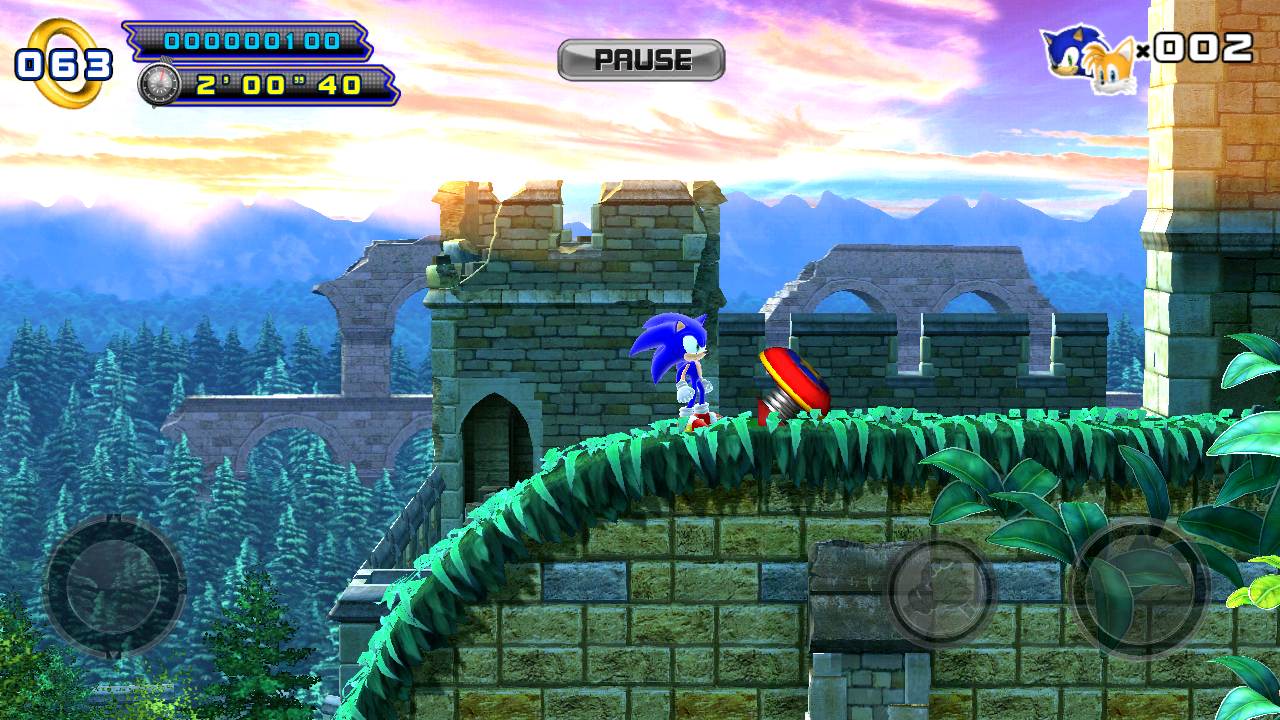The width and height of the screenshot is (1280, 720).
Task: Tap the handshake tag action button
Action: [x=940, y=590]
